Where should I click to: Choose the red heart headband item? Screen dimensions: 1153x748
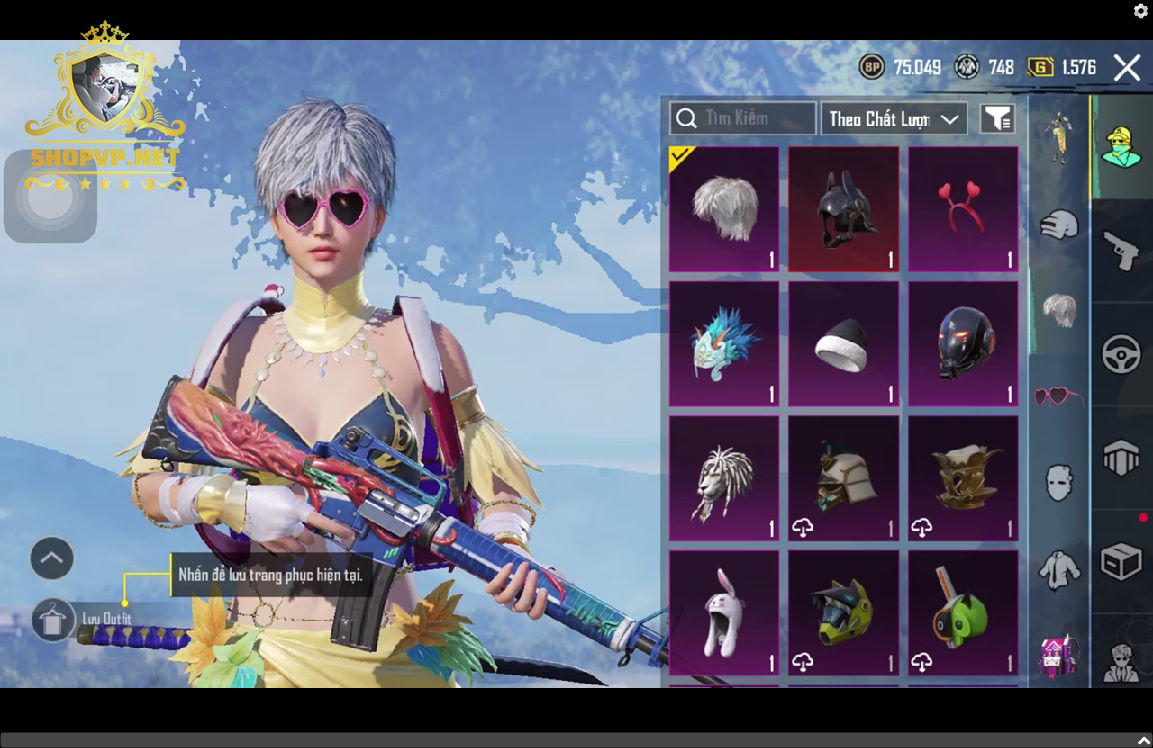pyautogui.click(x=963, y=209)
